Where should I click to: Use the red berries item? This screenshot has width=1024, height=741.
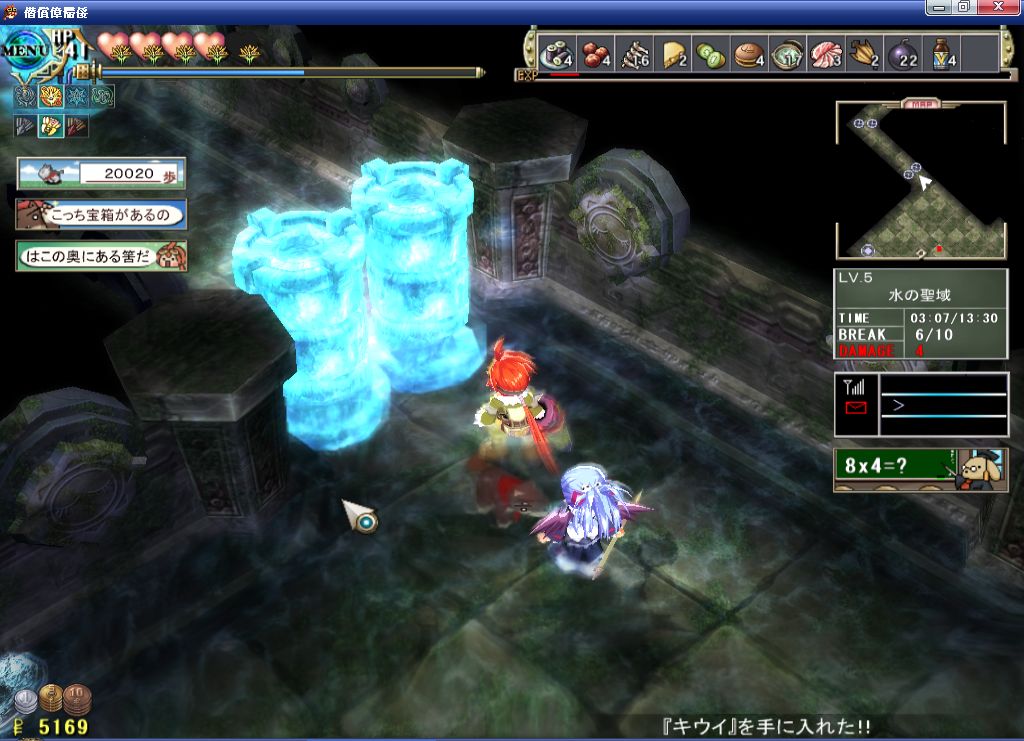tap(593, 54)
